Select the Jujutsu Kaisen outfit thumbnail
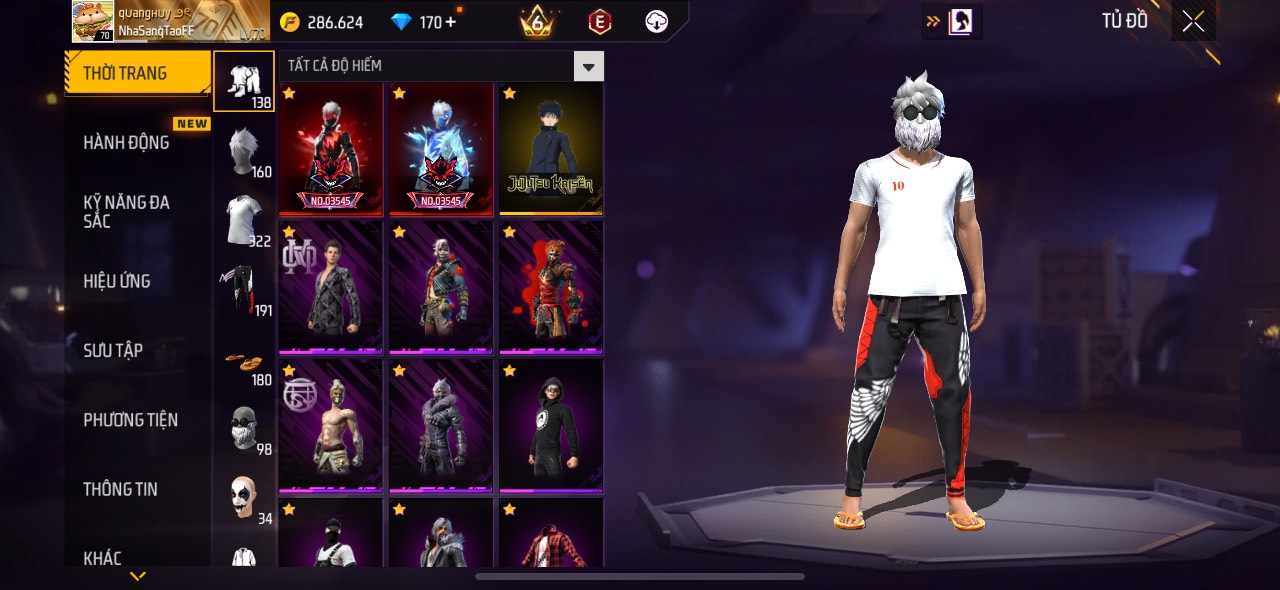 551,149
